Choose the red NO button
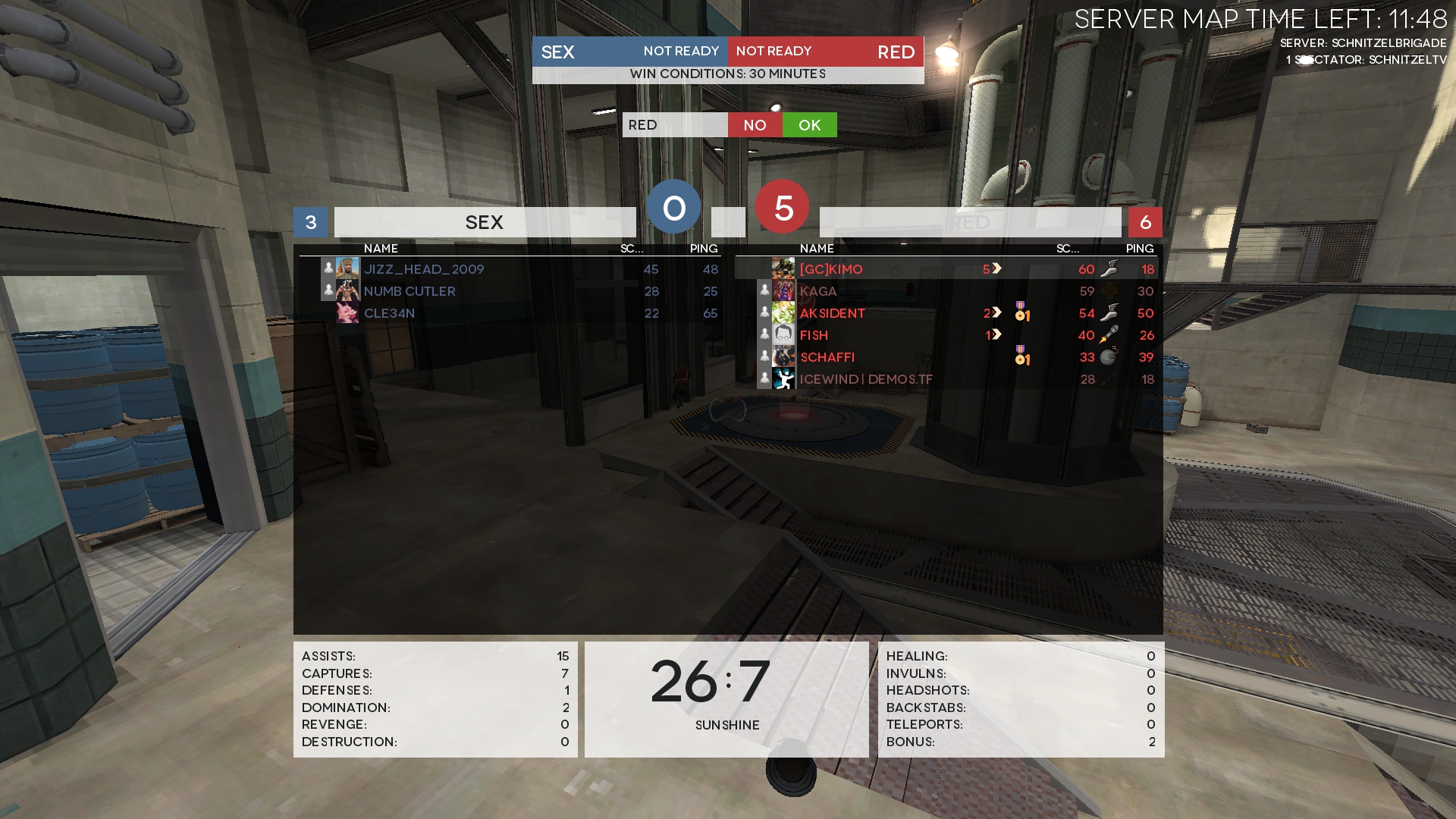Viewport: 1456px width, 819px height. click(755, 125)
